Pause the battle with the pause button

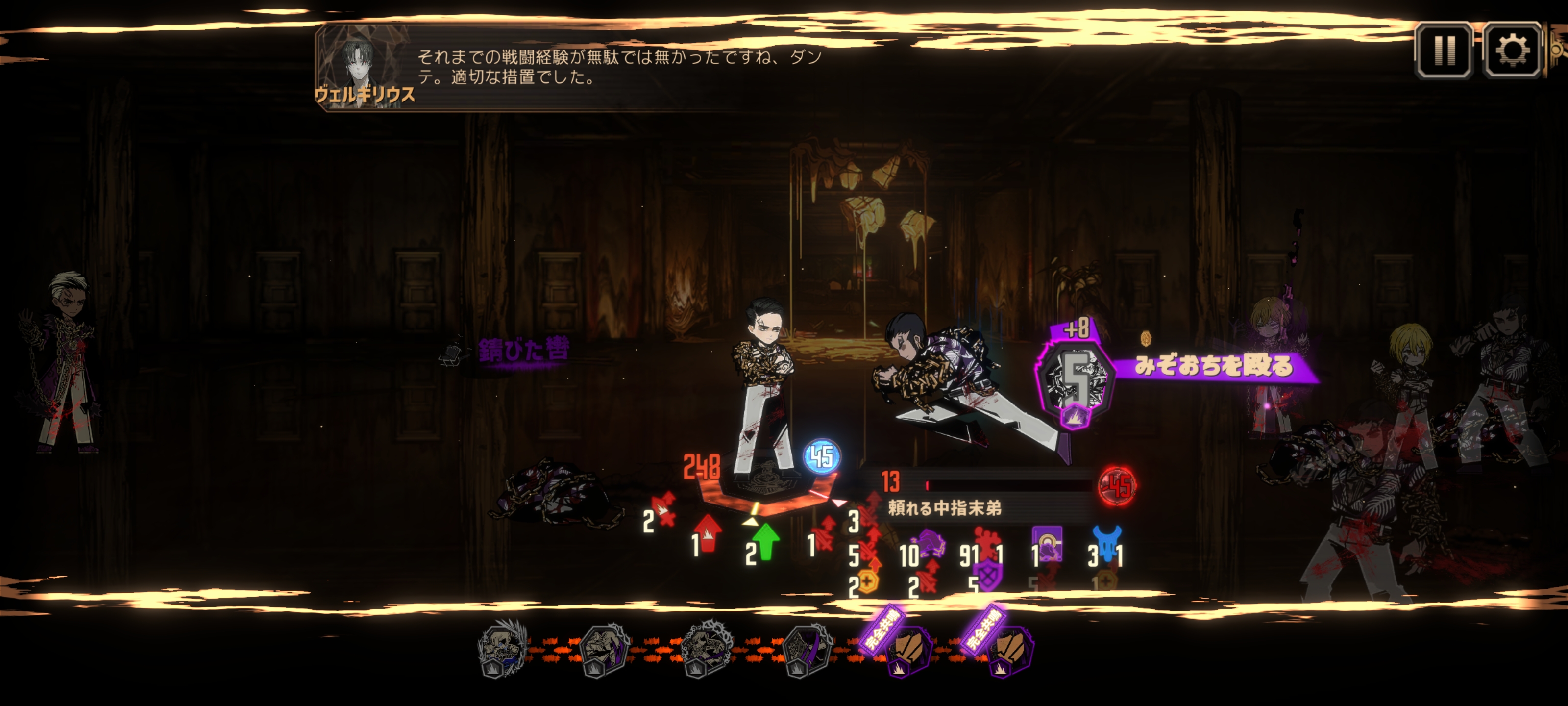pyautogui.click(x=1444, y=50)
